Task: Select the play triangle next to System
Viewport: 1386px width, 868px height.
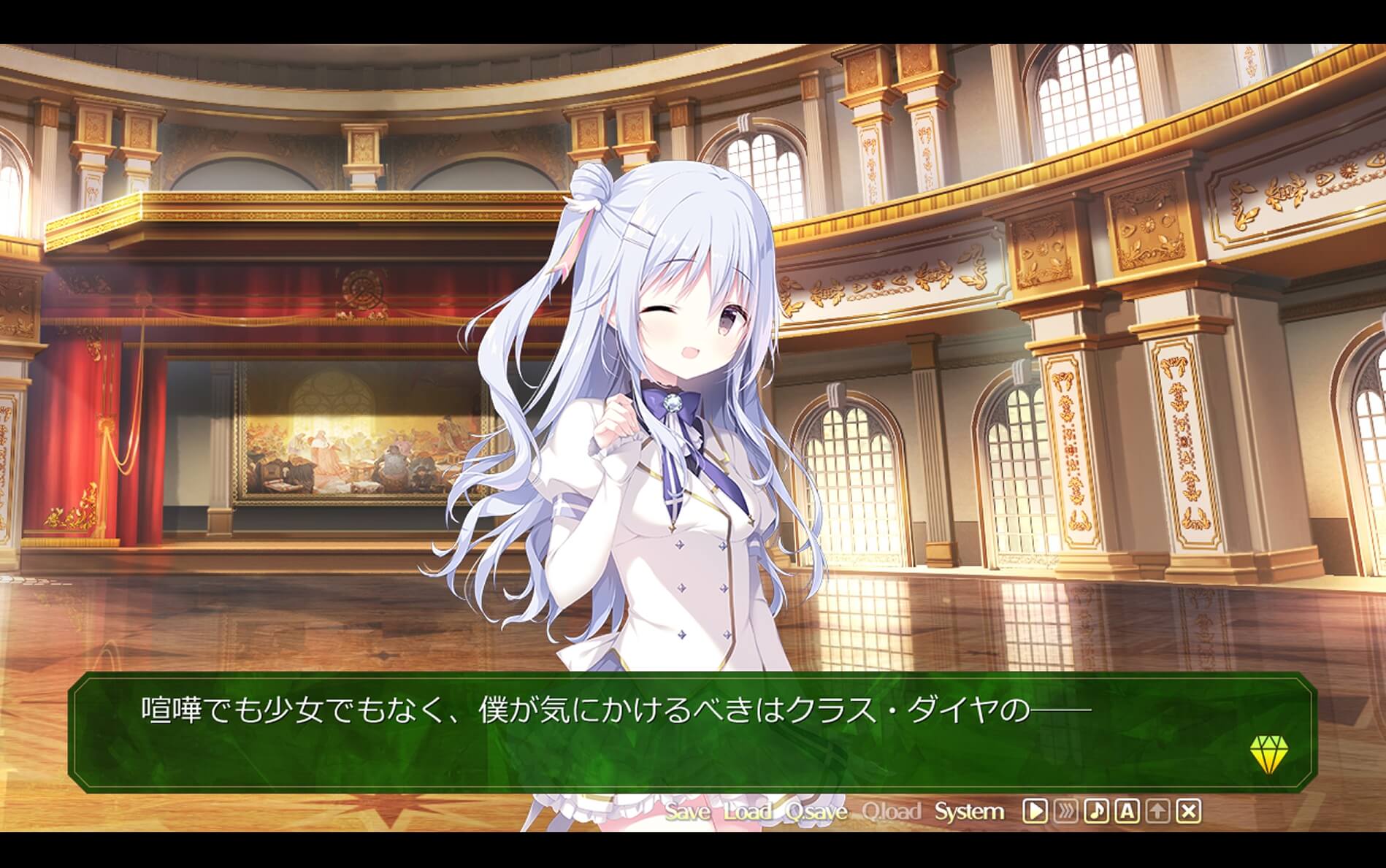Action: click(1035, 810)
